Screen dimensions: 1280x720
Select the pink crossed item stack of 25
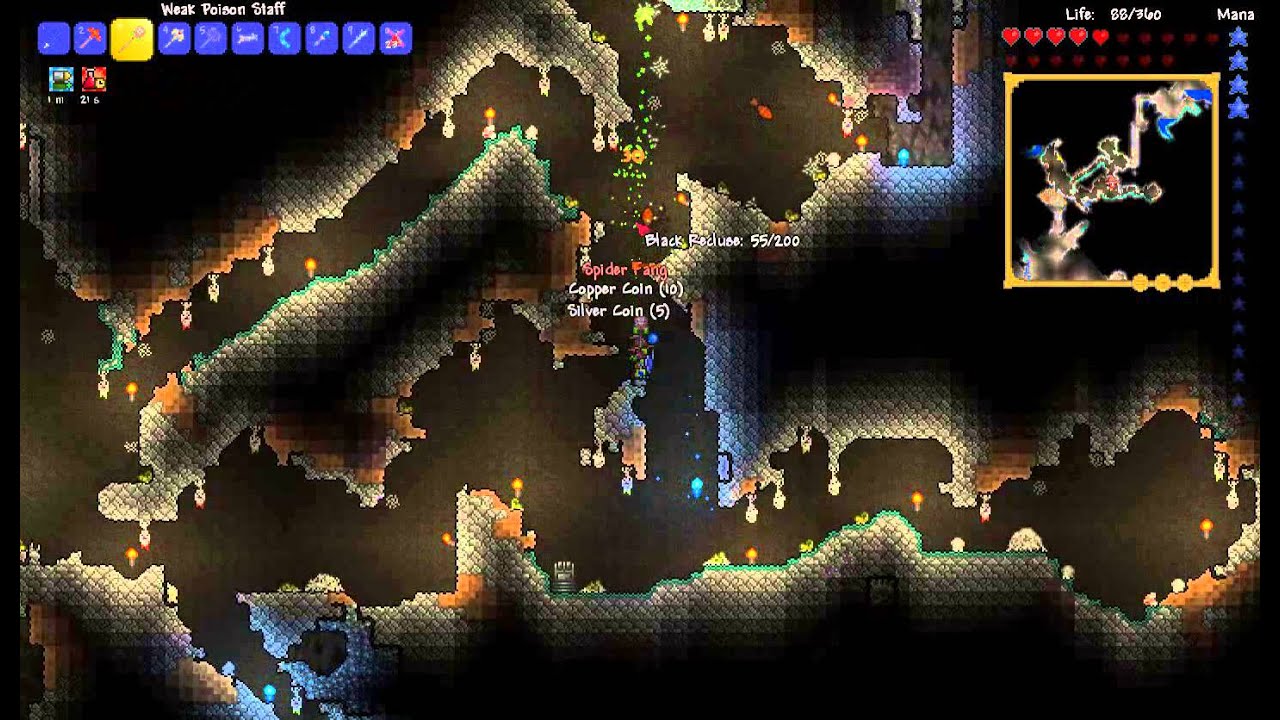pos(396,39)
